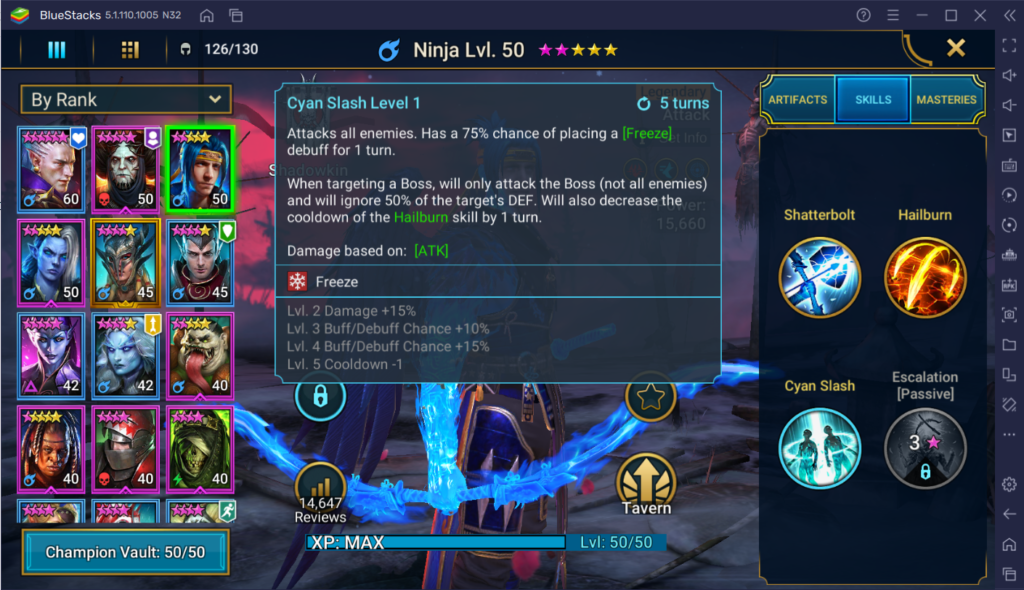
Task: Mark champion as favorite with the star button
Action: click(x=651, y=397)
